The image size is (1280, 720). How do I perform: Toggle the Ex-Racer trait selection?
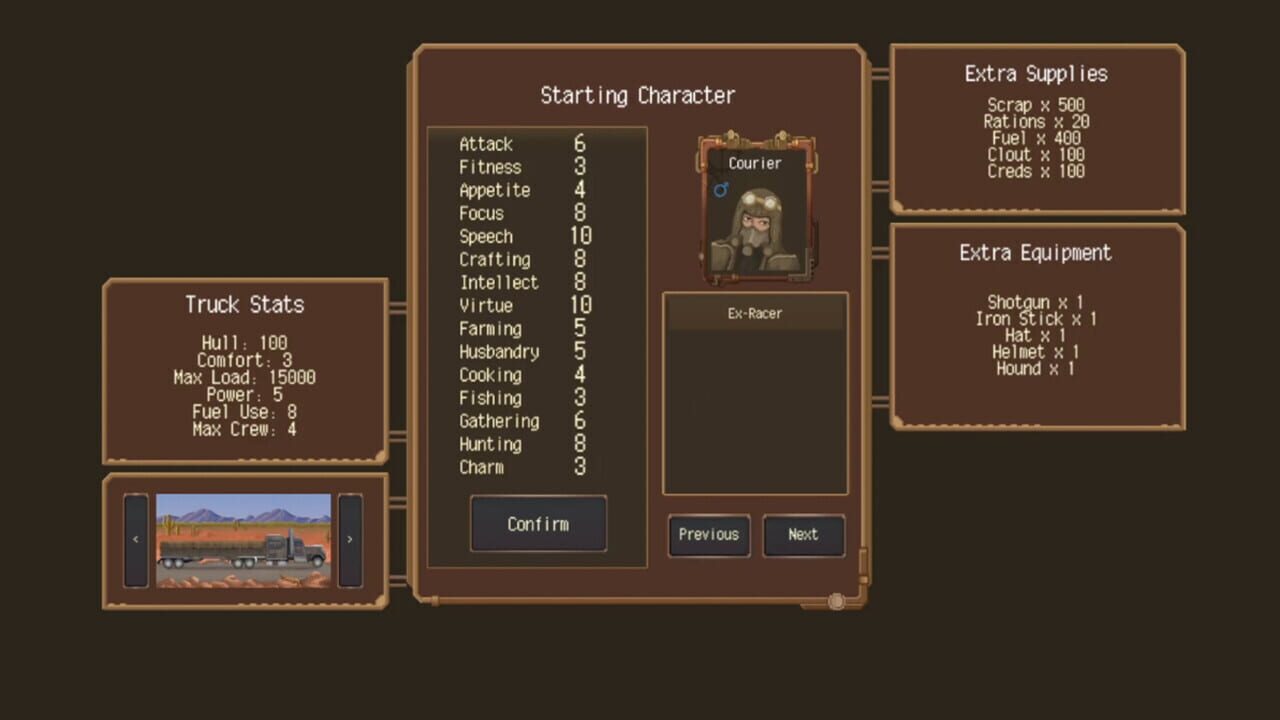coord(755,313)
